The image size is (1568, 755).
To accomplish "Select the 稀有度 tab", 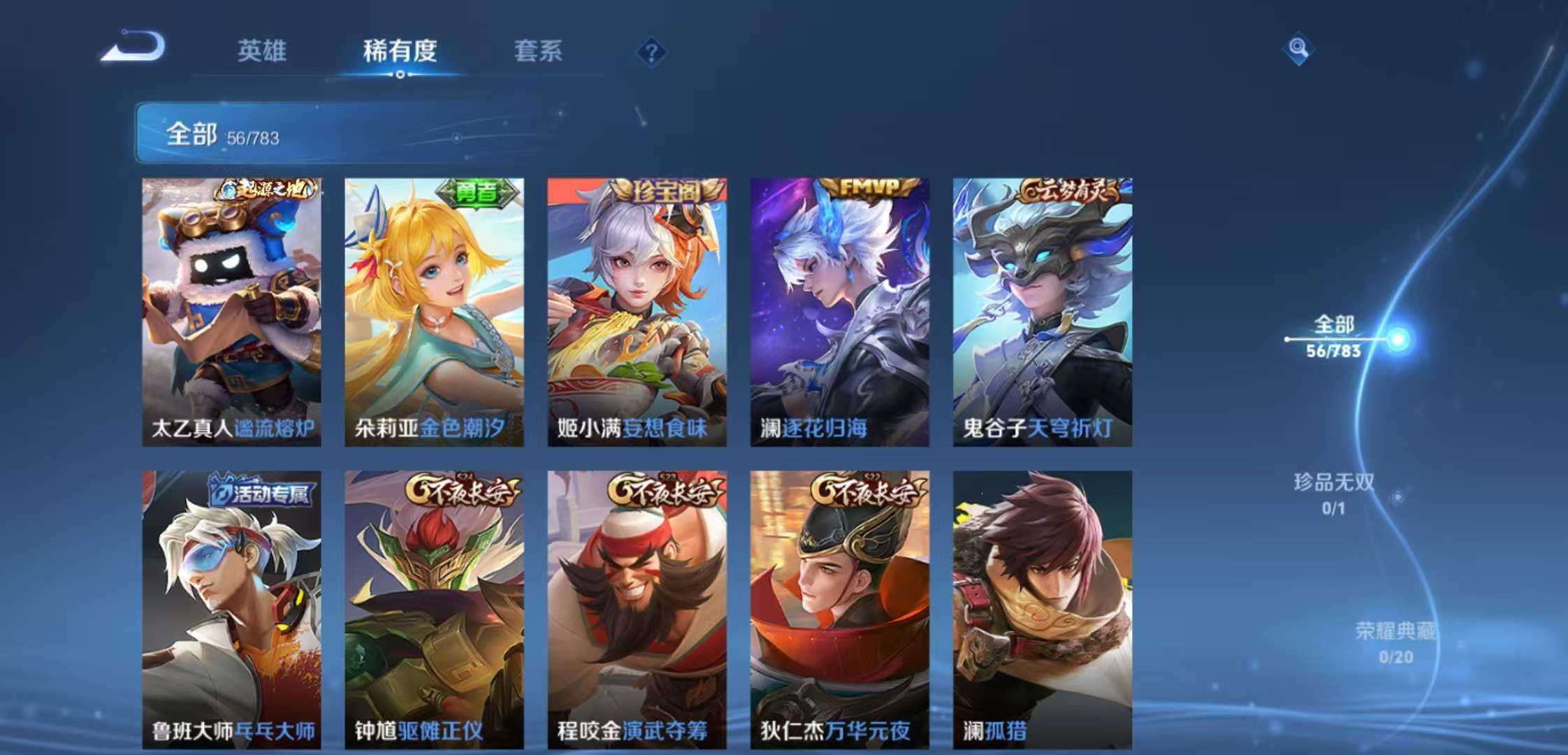I will coord(398,50).
